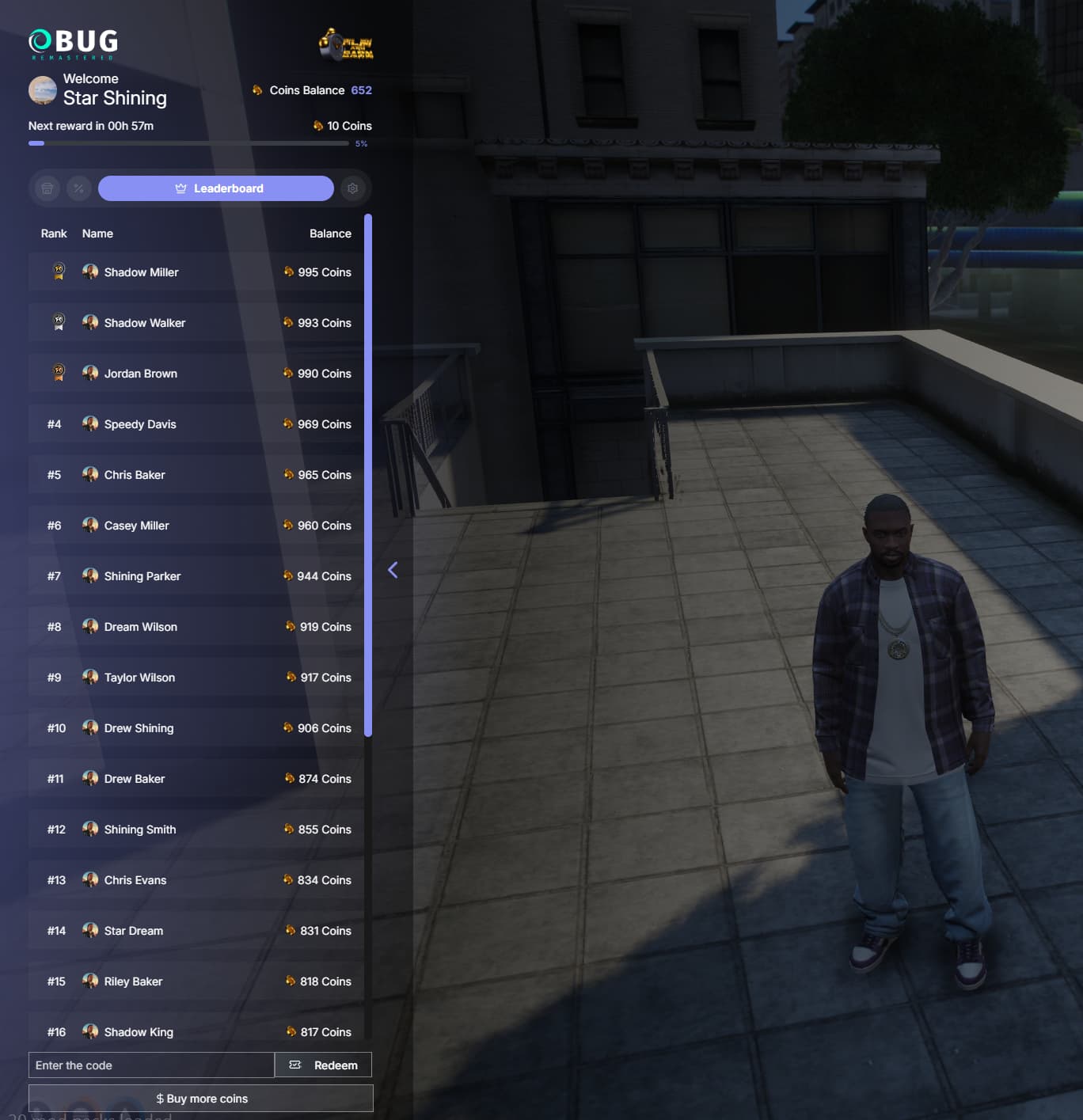Click Chris Baker's avatar in the leaderboard
Screen dimensions: 1083x1120
click(x=89, y=474)
